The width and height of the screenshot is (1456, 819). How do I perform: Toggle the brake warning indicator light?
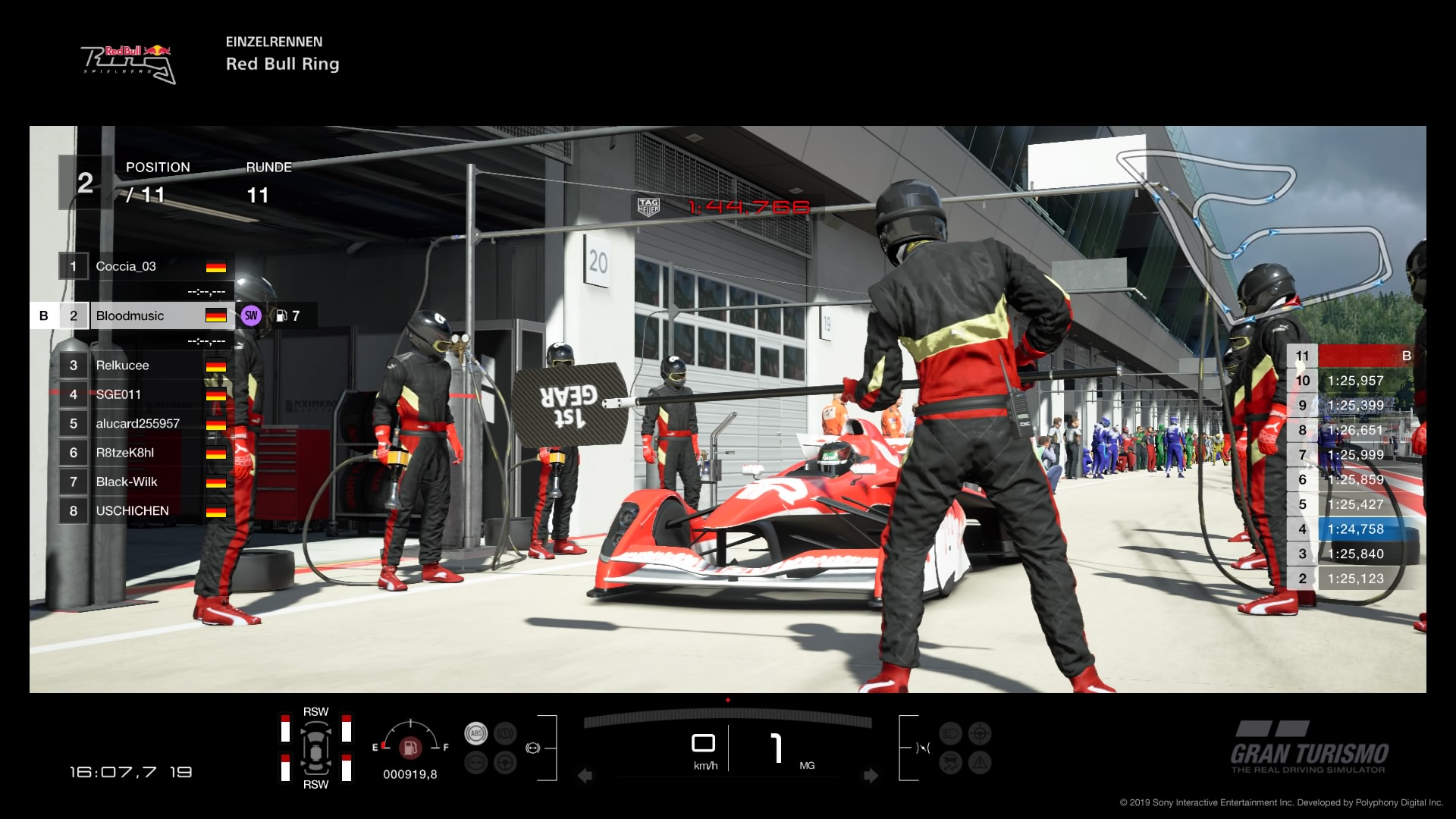click(x=505, y=733)
